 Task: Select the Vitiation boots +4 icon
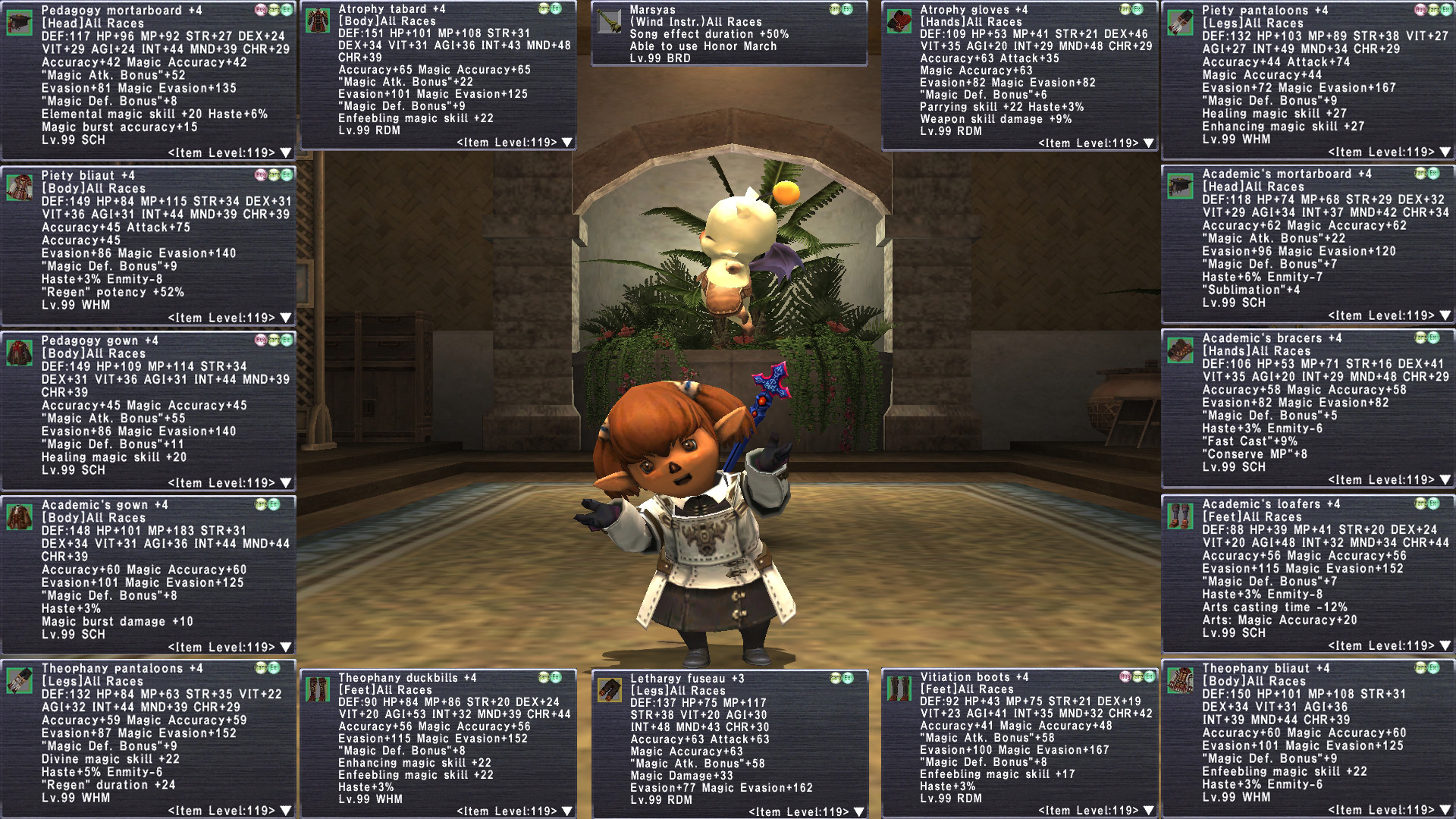899,689
